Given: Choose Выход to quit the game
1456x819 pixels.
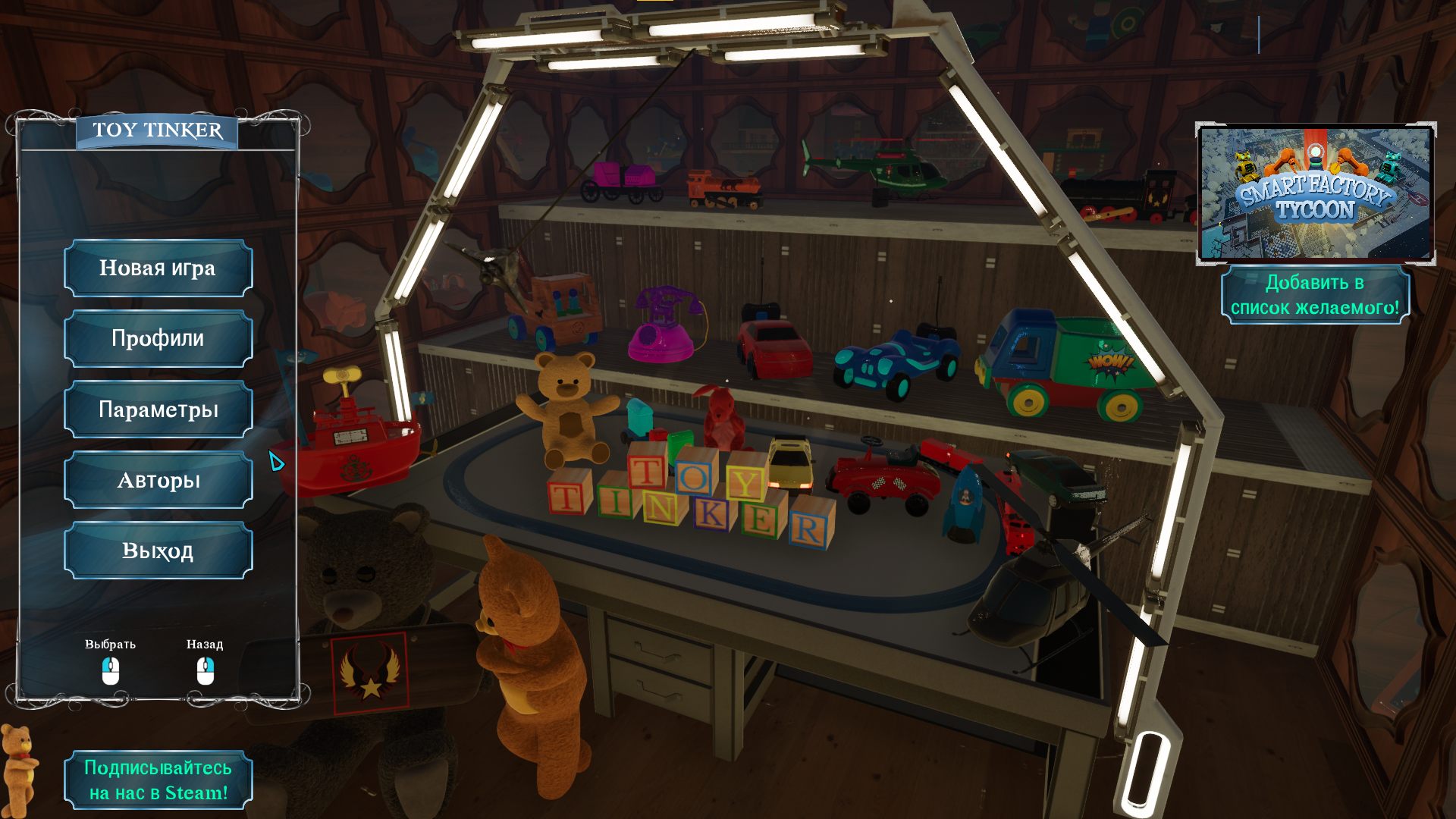Looking at the screenshot, I should coord(158,551).
